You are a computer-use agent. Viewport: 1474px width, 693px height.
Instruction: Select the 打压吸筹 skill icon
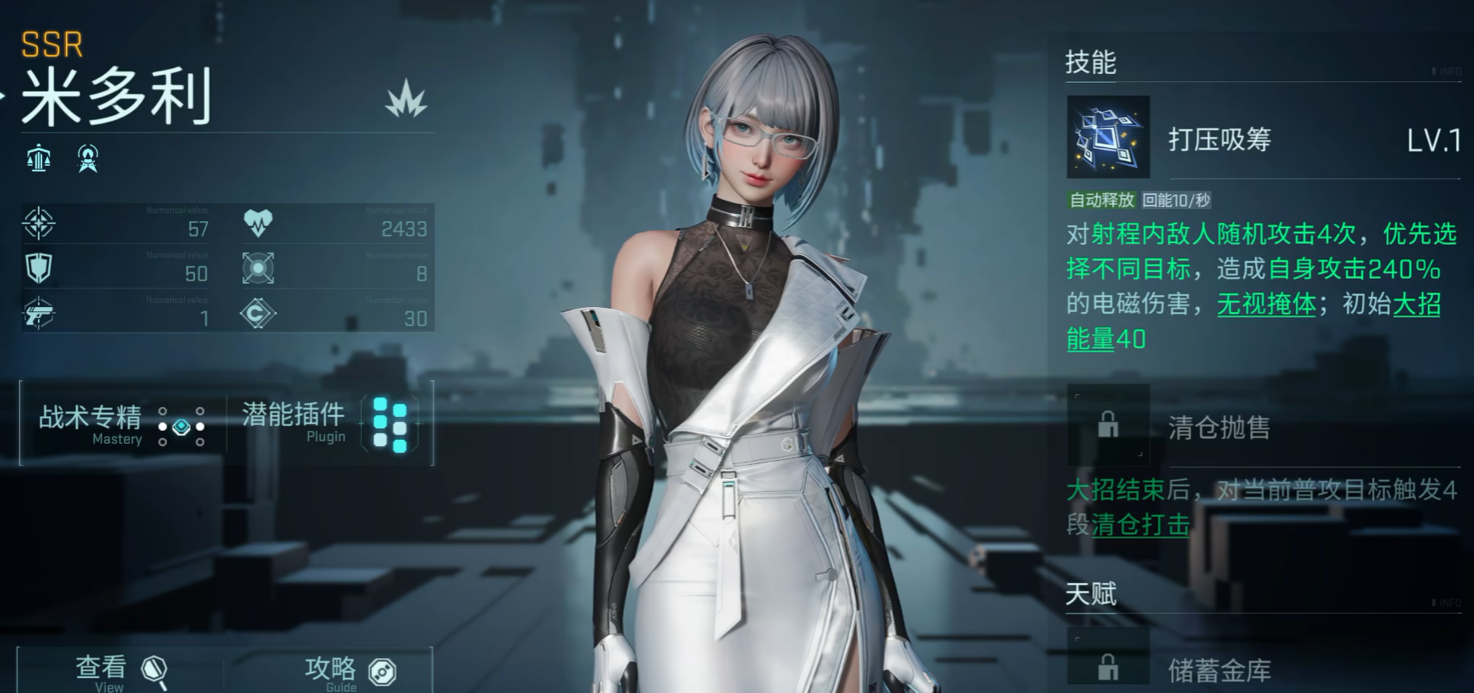click(x=1108, y=137)
